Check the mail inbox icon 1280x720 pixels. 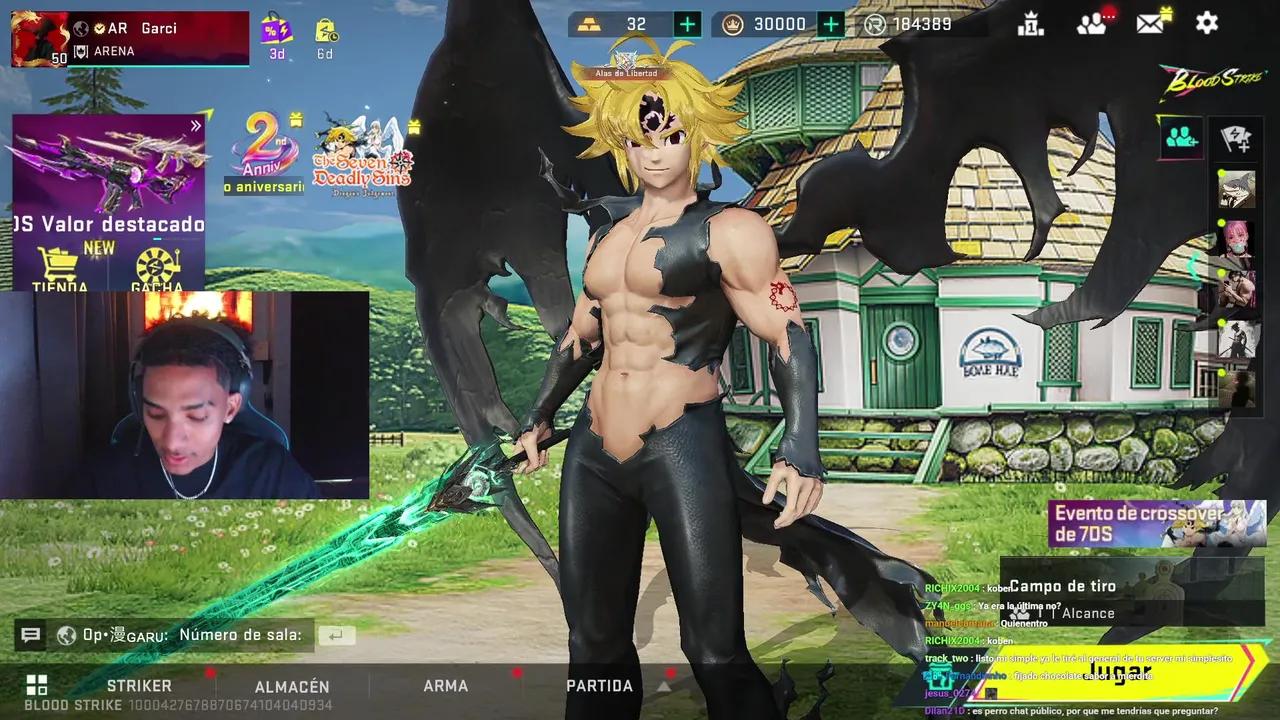[1148, 23]
